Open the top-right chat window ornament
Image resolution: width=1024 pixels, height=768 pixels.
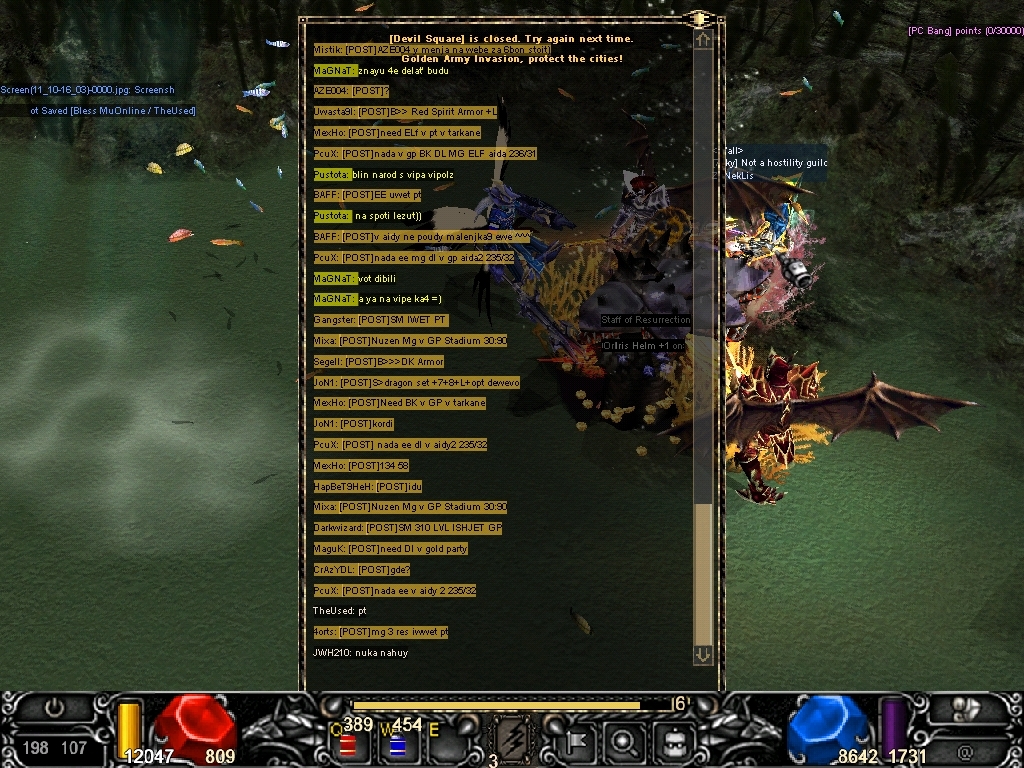[x=700, y=19]
